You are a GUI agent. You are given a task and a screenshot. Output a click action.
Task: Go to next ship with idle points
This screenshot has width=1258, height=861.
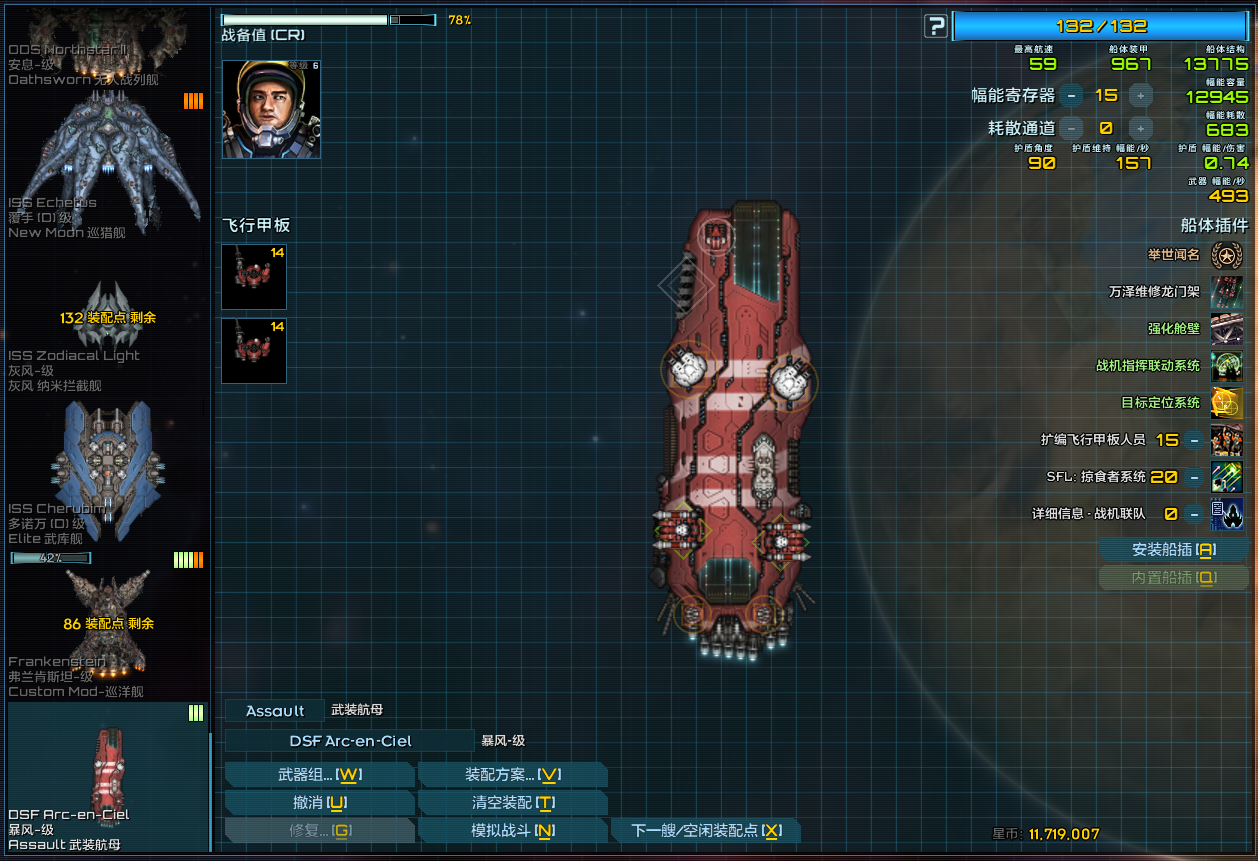pyautogui.click(x=706, y=831)
